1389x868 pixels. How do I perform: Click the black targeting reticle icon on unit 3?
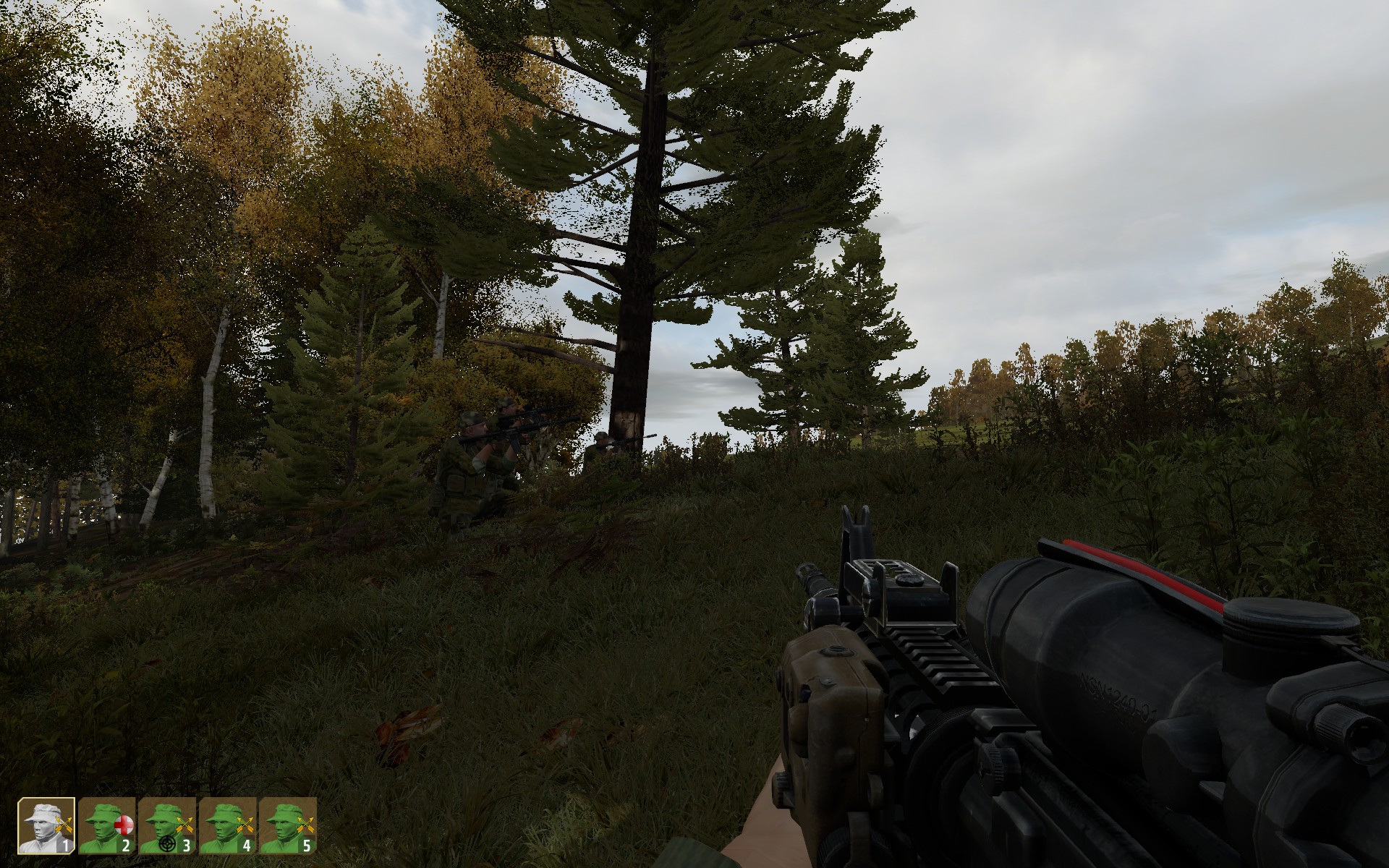[166, 844]
